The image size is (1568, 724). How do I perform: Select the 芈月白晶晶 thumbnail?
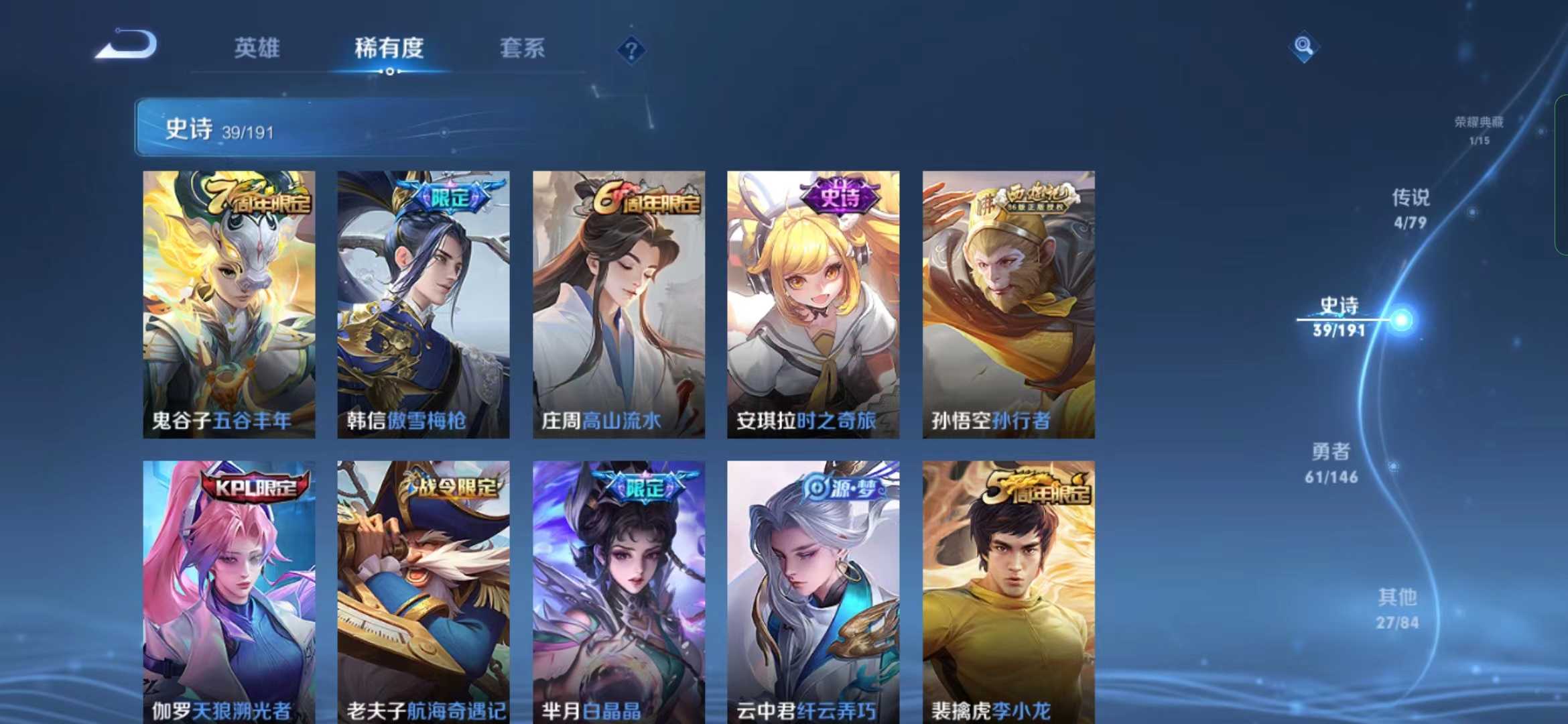pos(618,590)
